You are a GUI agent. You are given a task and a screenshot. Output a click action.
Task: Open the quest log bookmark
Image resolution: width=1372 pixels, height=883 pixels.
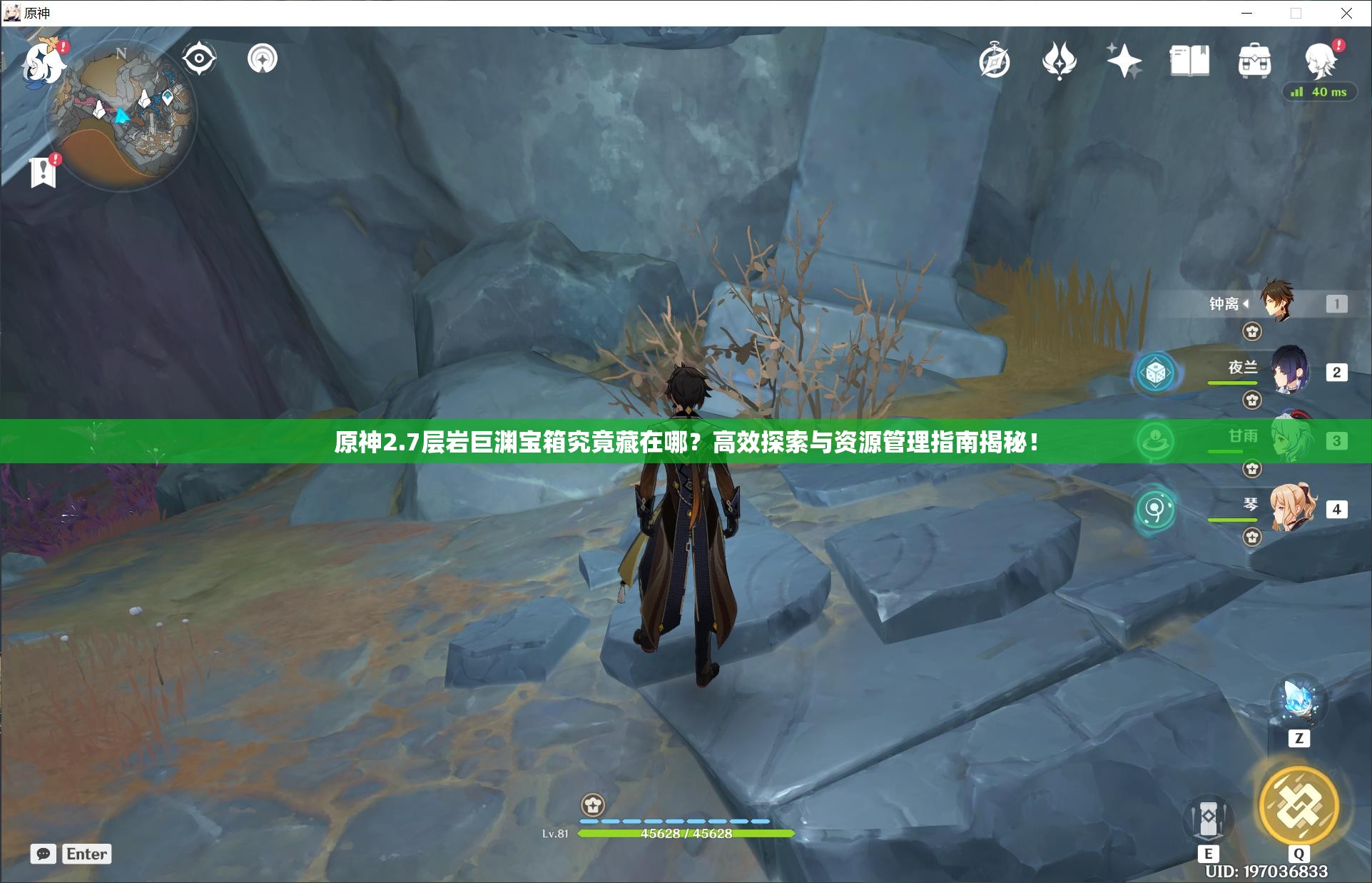click(x=44, y=172)
